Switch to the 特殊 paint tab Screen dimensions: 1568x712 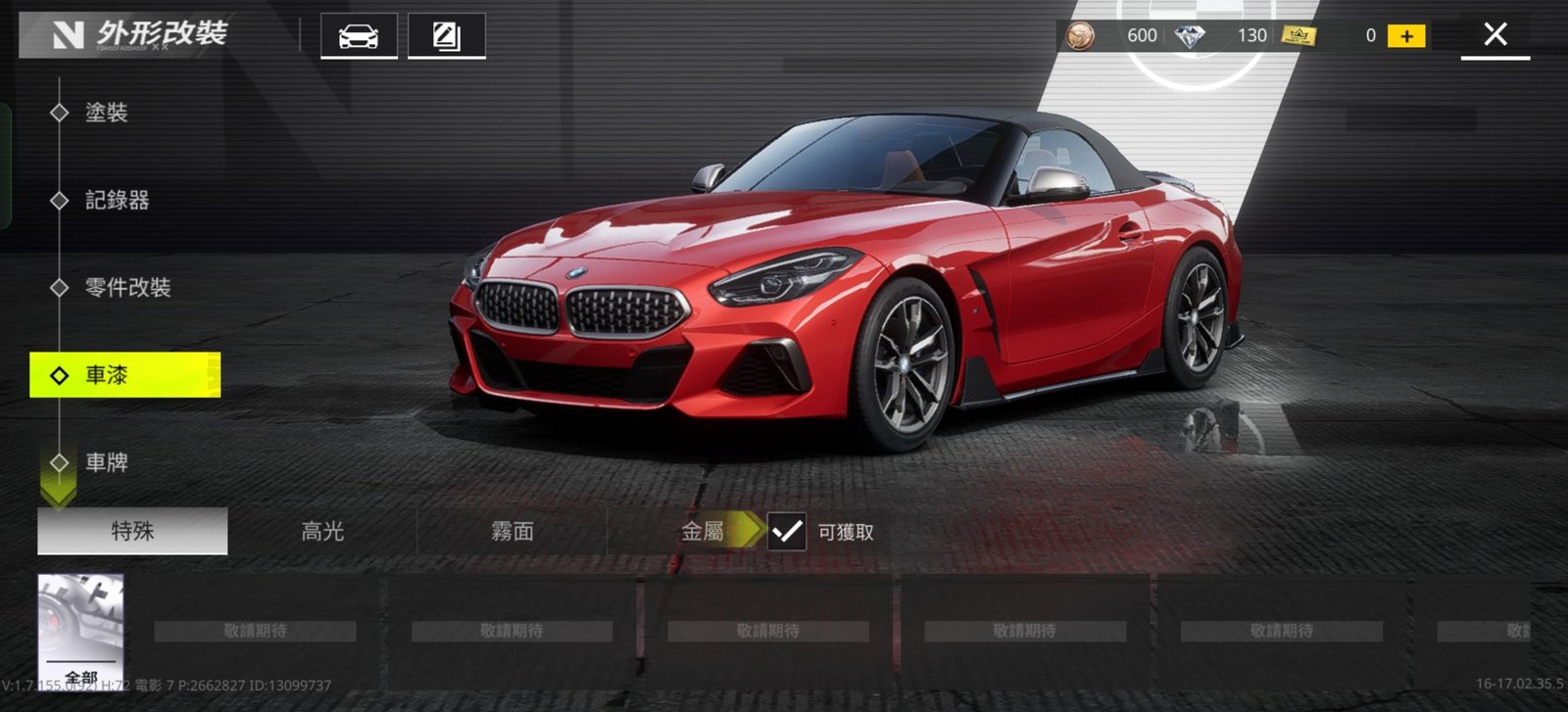pos(132,531)
